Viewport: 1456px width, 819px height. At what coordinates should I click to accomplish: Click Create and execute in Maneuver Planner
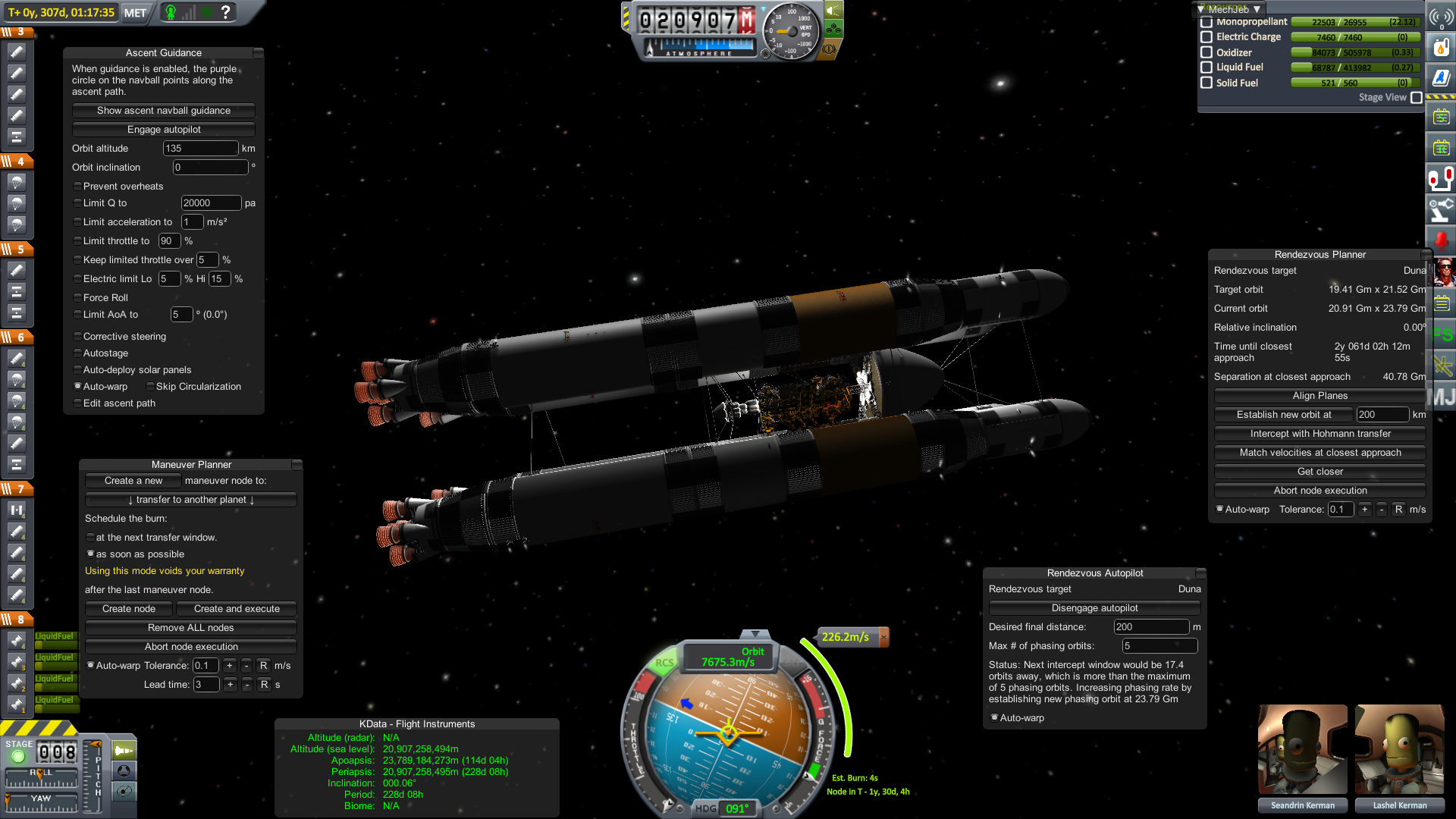pos(236,609)
